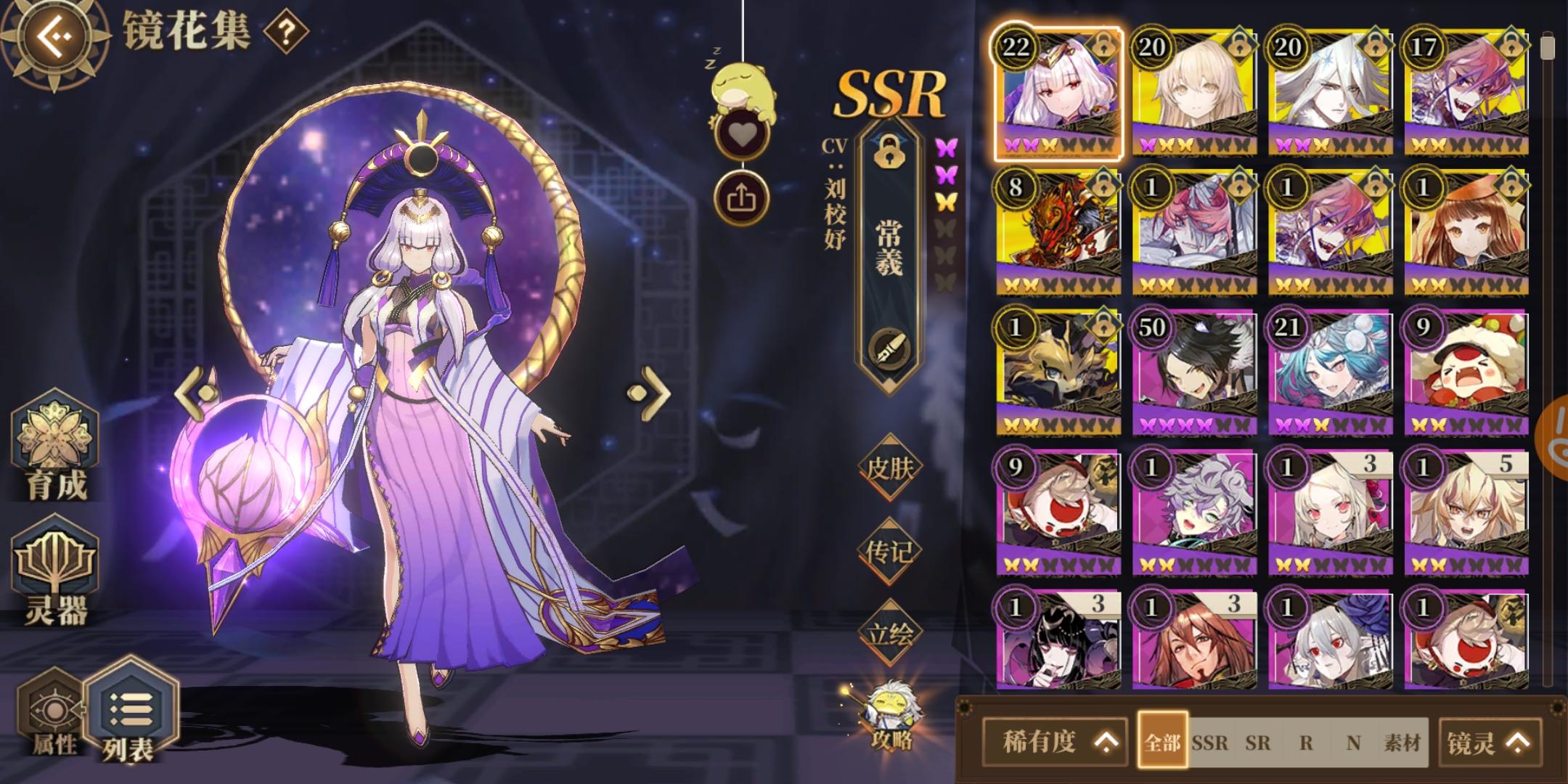
Task: Click the question mark help icon
Action: coord(285,32)
